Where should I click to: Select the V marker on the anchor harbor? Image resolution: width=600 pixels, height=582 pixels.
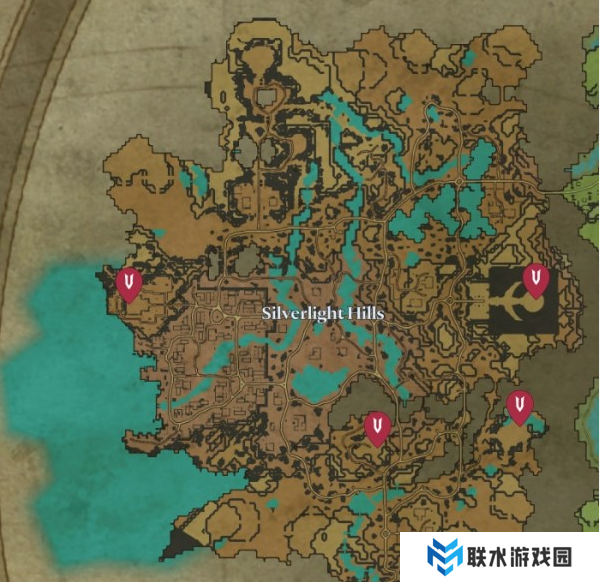(x=538, y=279)
